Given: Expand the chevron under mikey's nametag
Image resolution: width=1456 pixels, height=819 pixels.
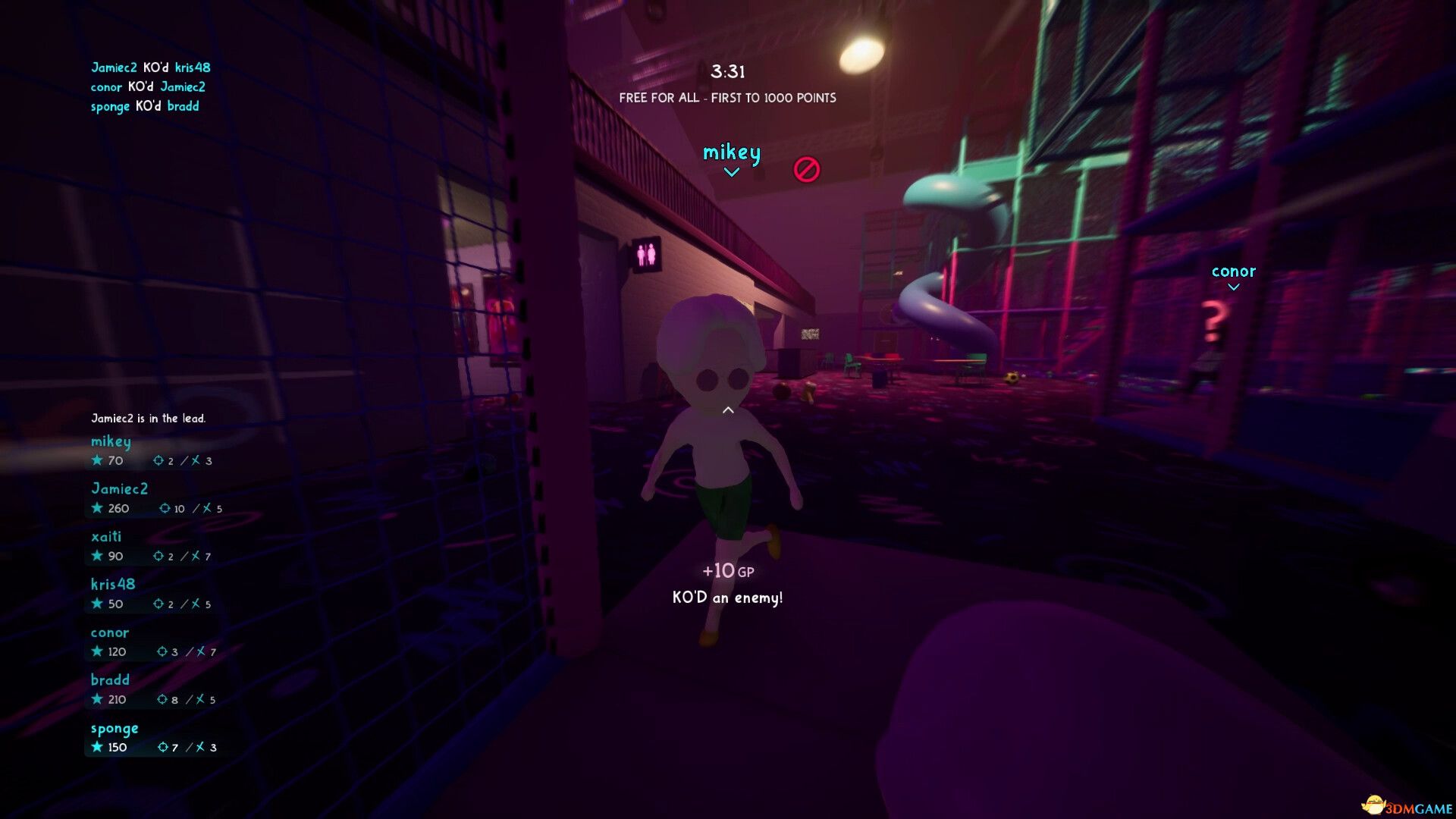Looking at the screenshot, I should (x=730, y=172).
